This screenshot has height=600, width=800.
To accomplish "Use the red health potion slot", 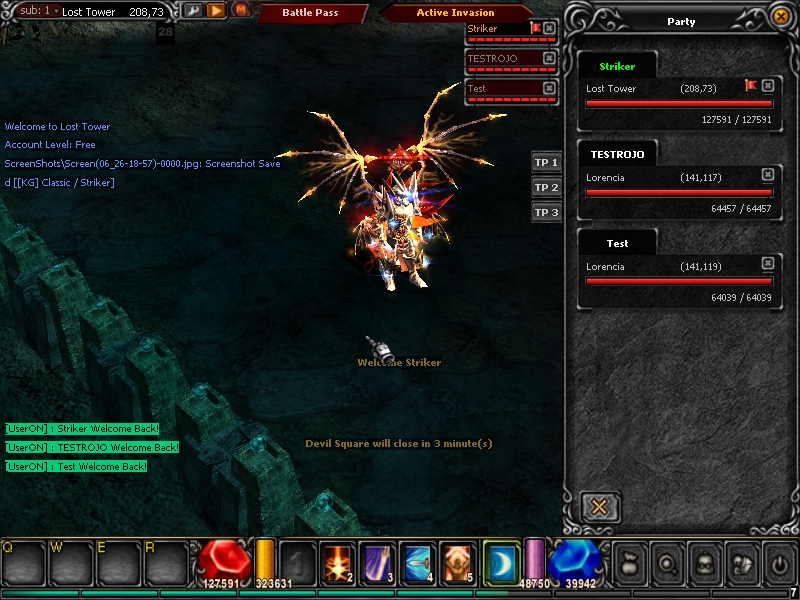I will [223, 562].
